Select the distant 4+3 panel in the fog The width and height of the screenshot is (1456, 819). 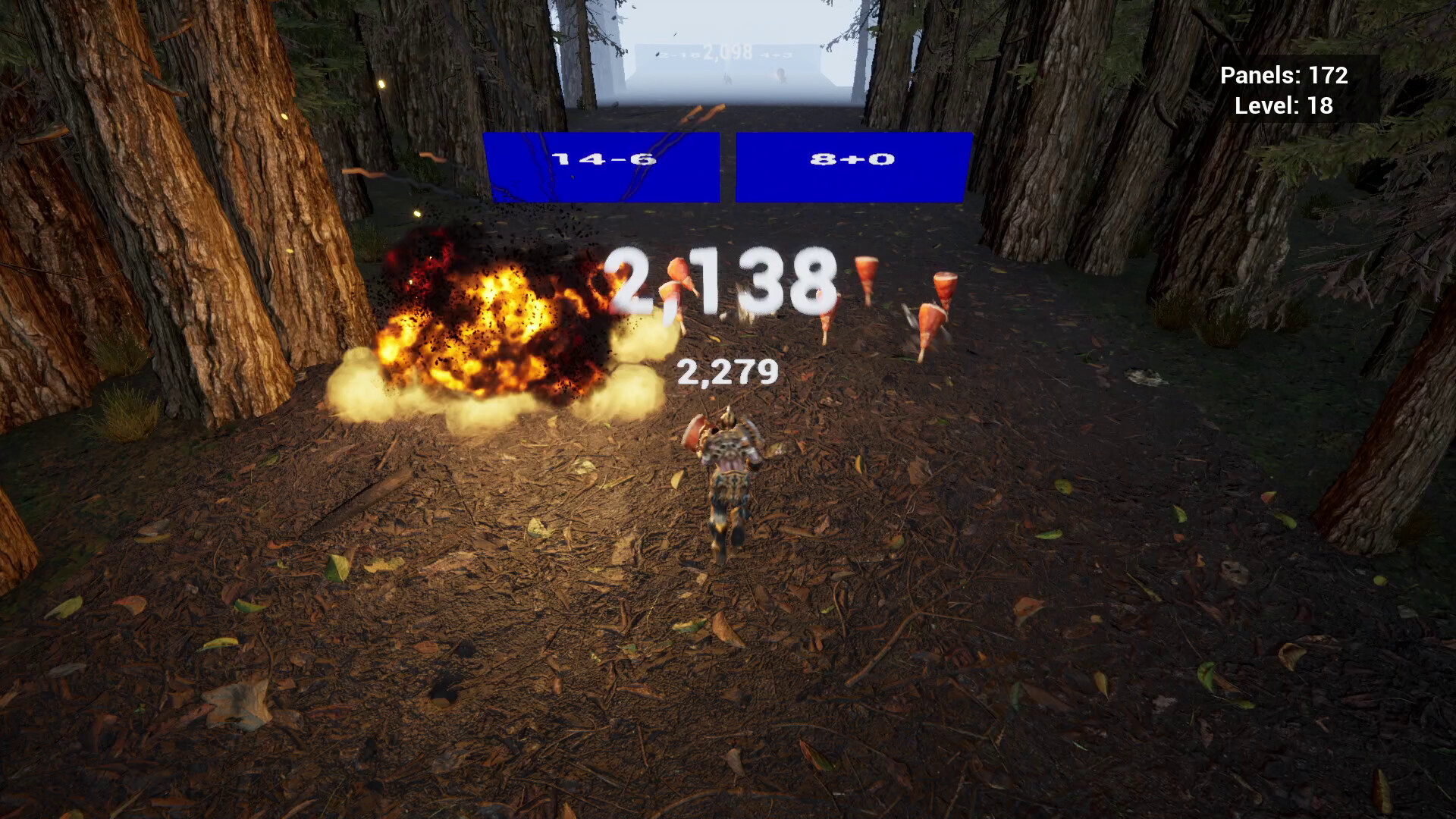point(777,55)
